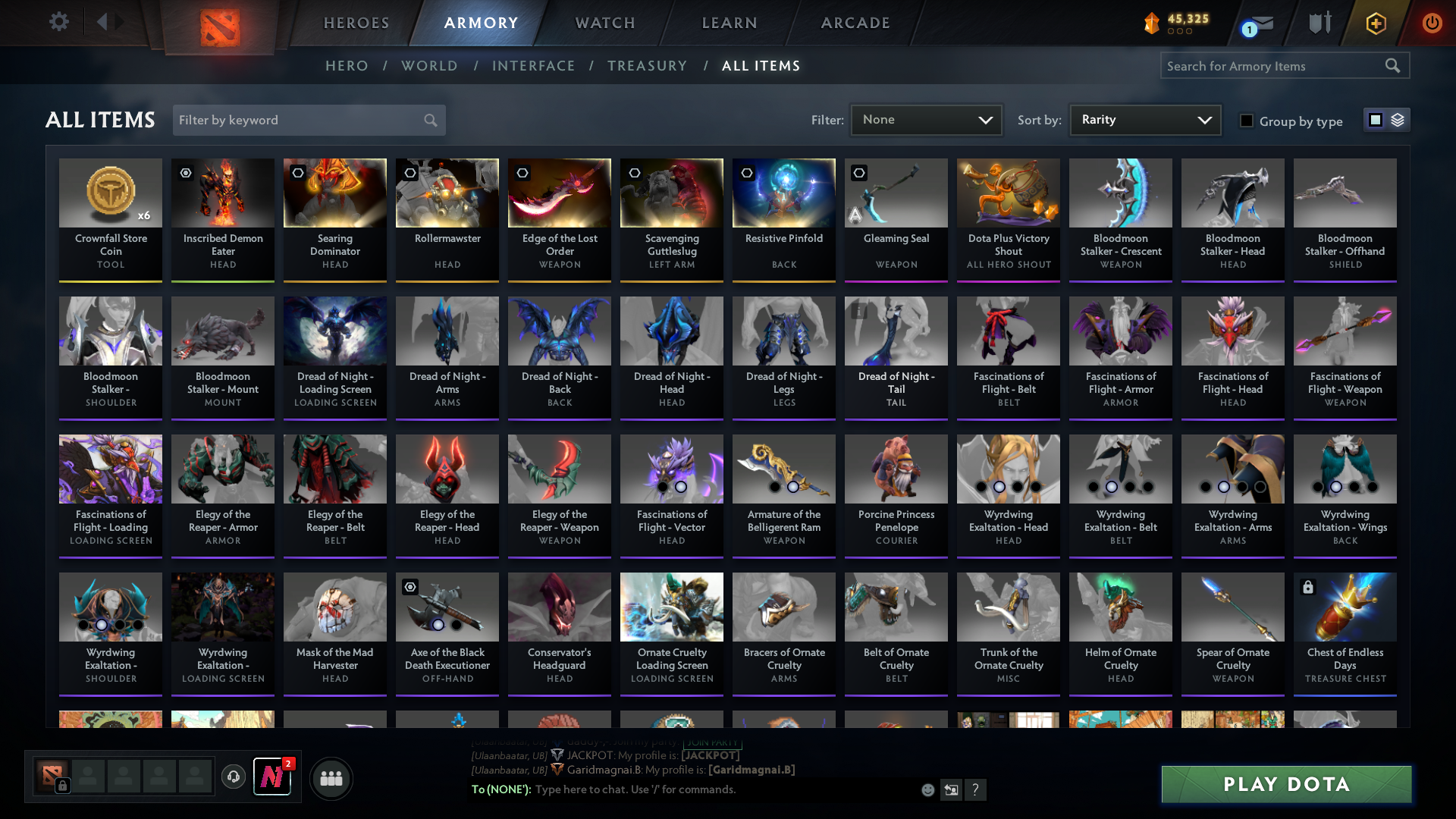Click the PLAY DOTA button

[x=1285, y=785]
